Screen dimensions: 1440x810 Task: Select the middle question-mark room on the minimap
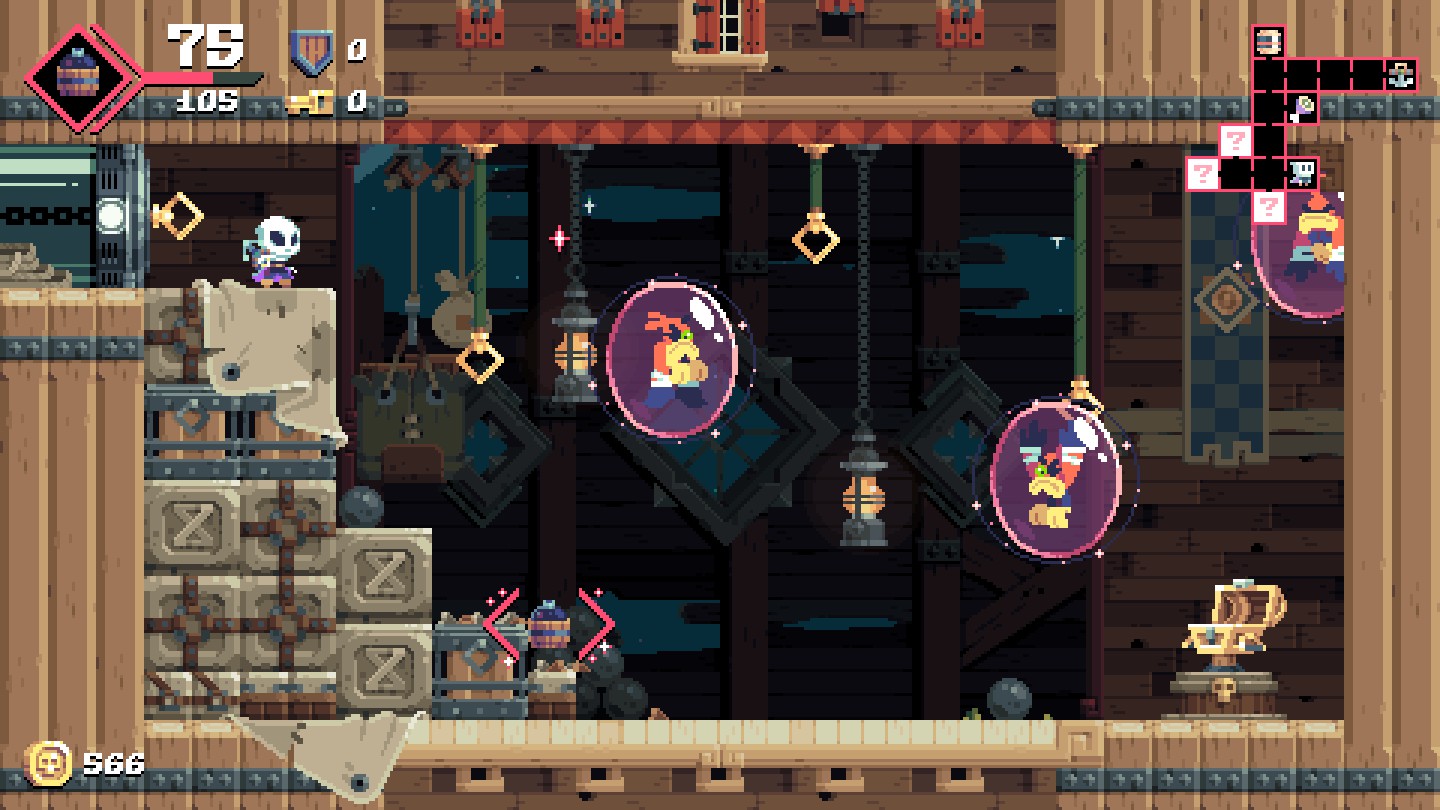1236,140
